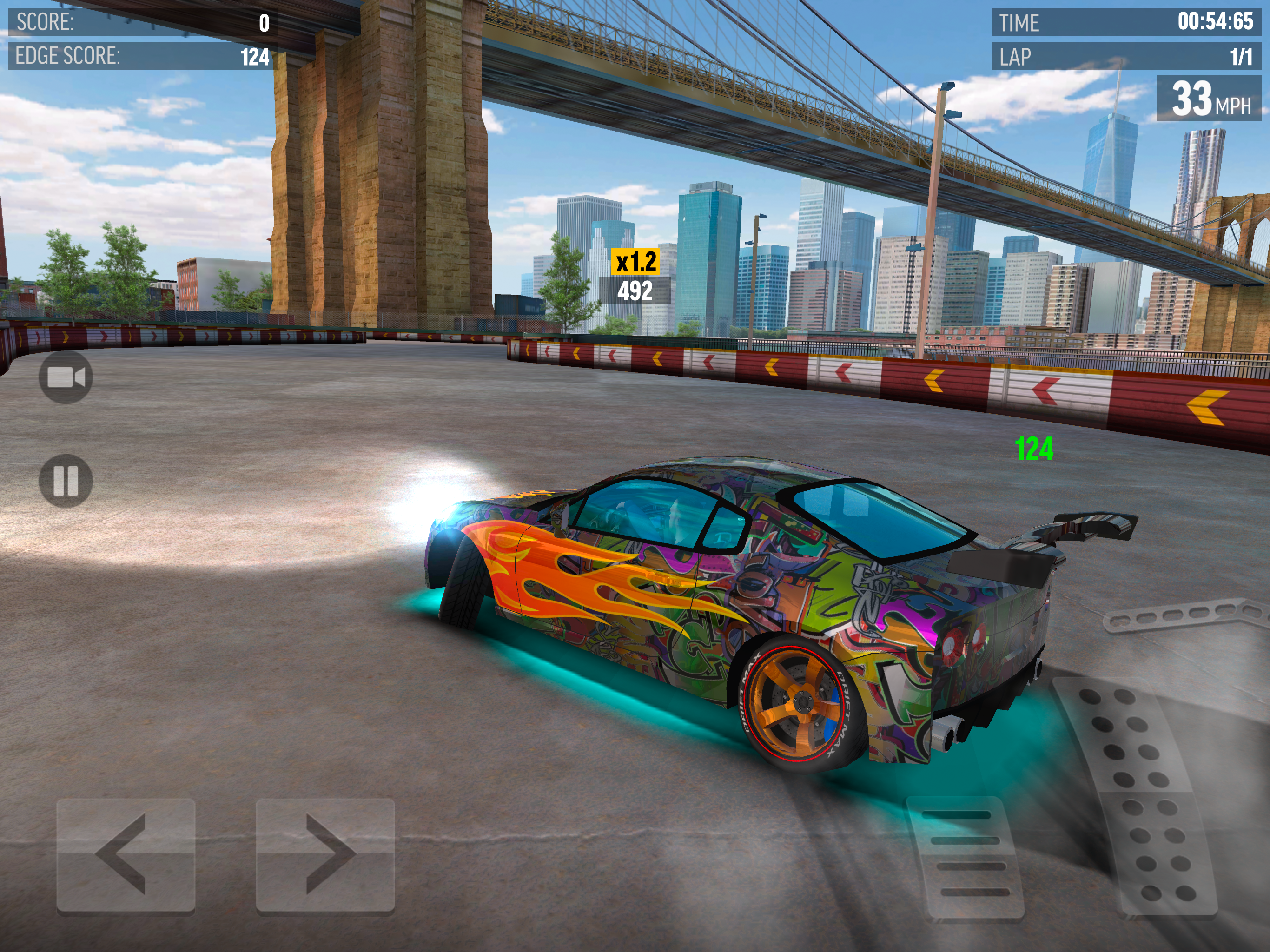
Task: Hit the gas pedal
Action: pyautogui.click(x=1140, y=798)
